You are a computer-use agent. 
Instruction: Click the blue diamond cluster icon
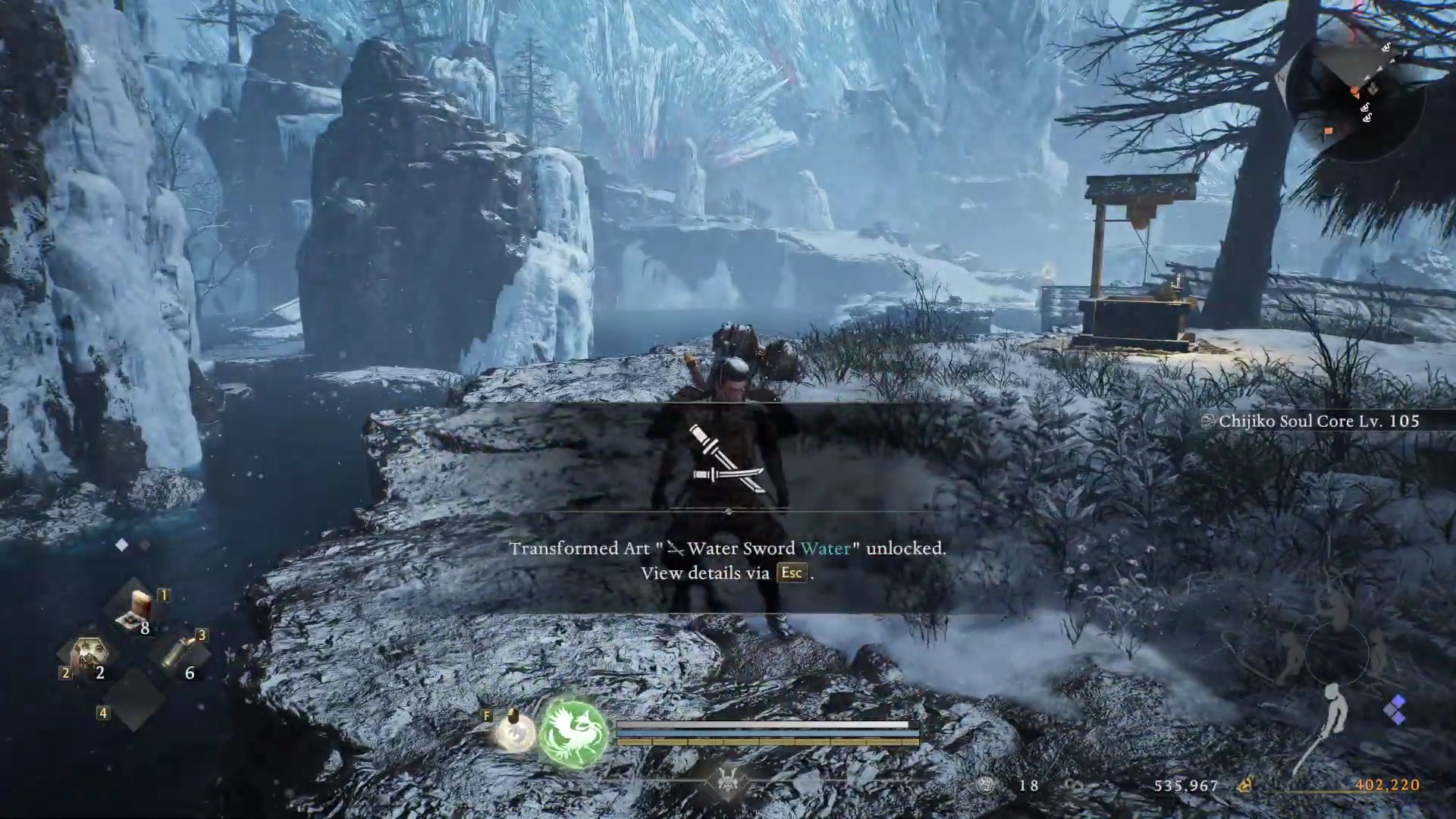click(x=1394, y=711)
